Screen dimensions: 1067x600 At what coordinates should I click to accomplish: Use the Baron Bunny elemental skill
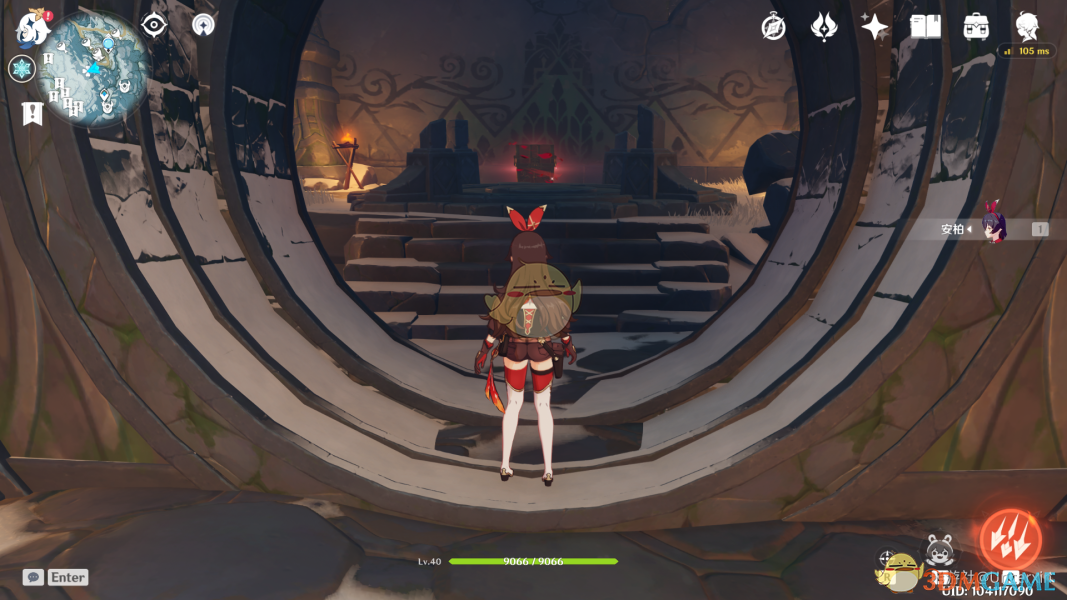click(938, 549)
